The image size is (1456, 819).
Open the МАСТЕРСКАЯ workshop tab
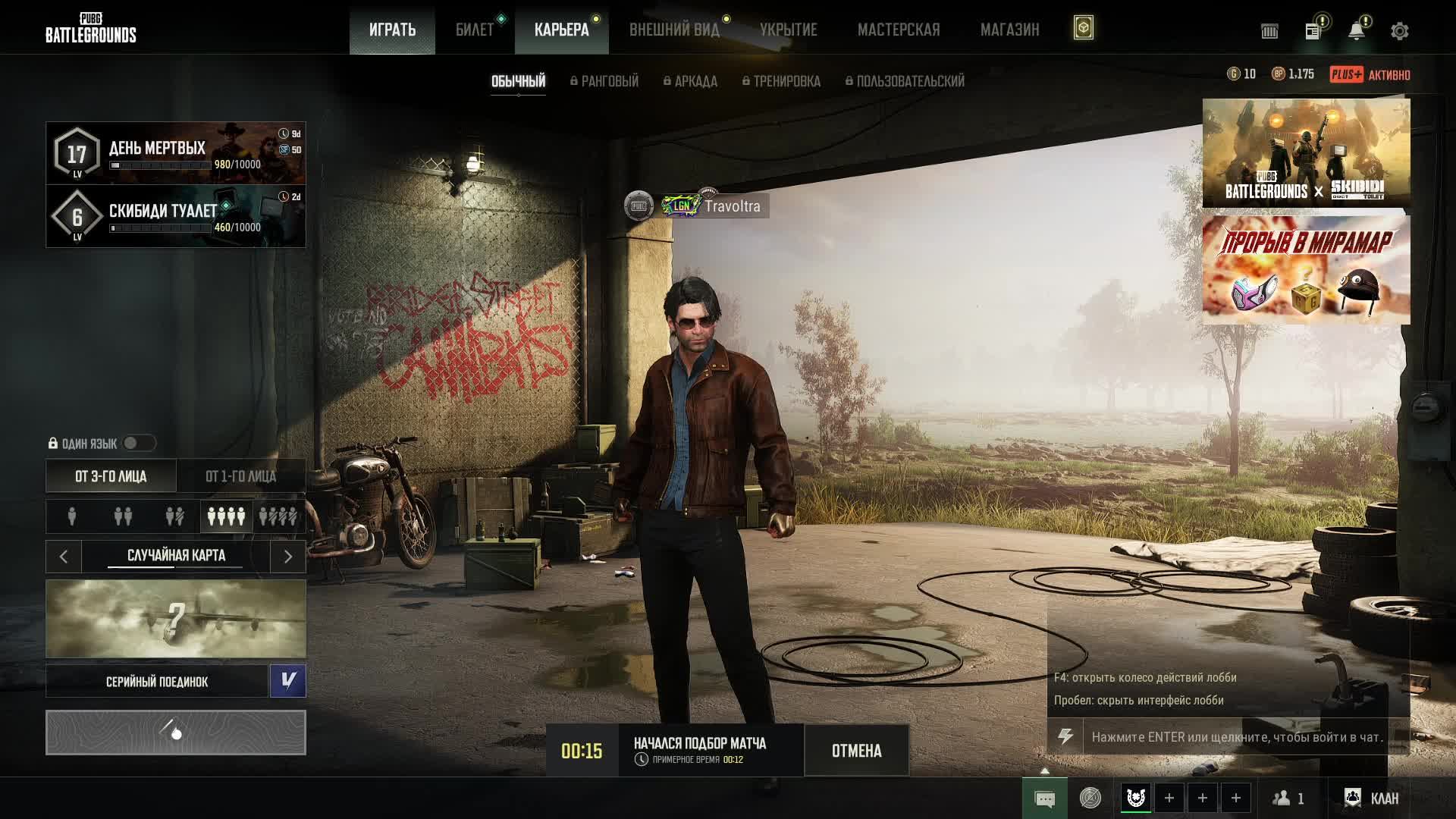899,30
